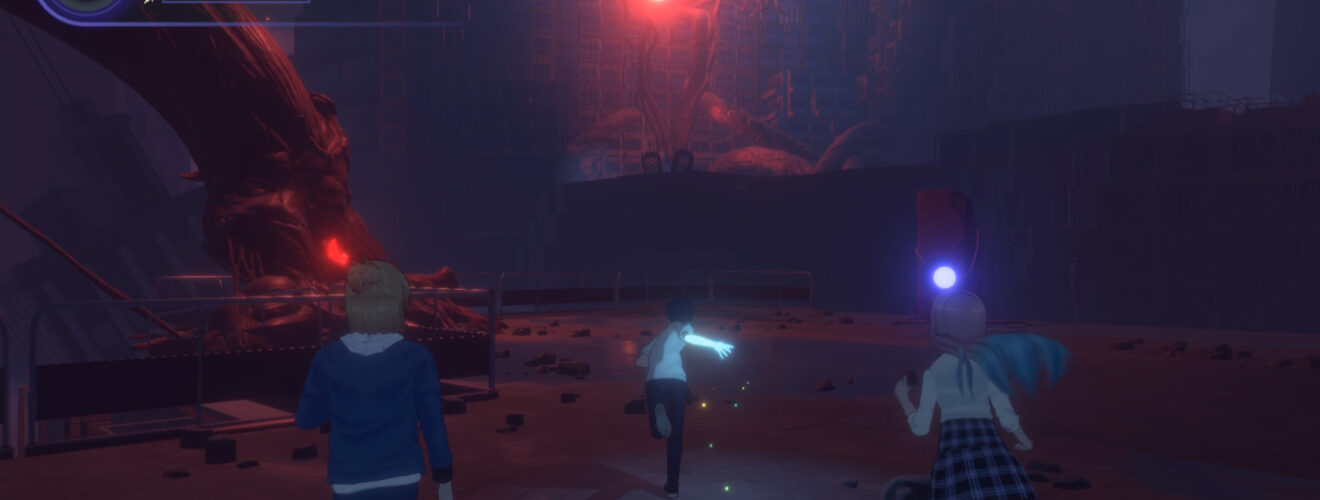Click the circular purple character portrait
The height and width of the screenshot is (500, 1320).
[x=88, y=6]
